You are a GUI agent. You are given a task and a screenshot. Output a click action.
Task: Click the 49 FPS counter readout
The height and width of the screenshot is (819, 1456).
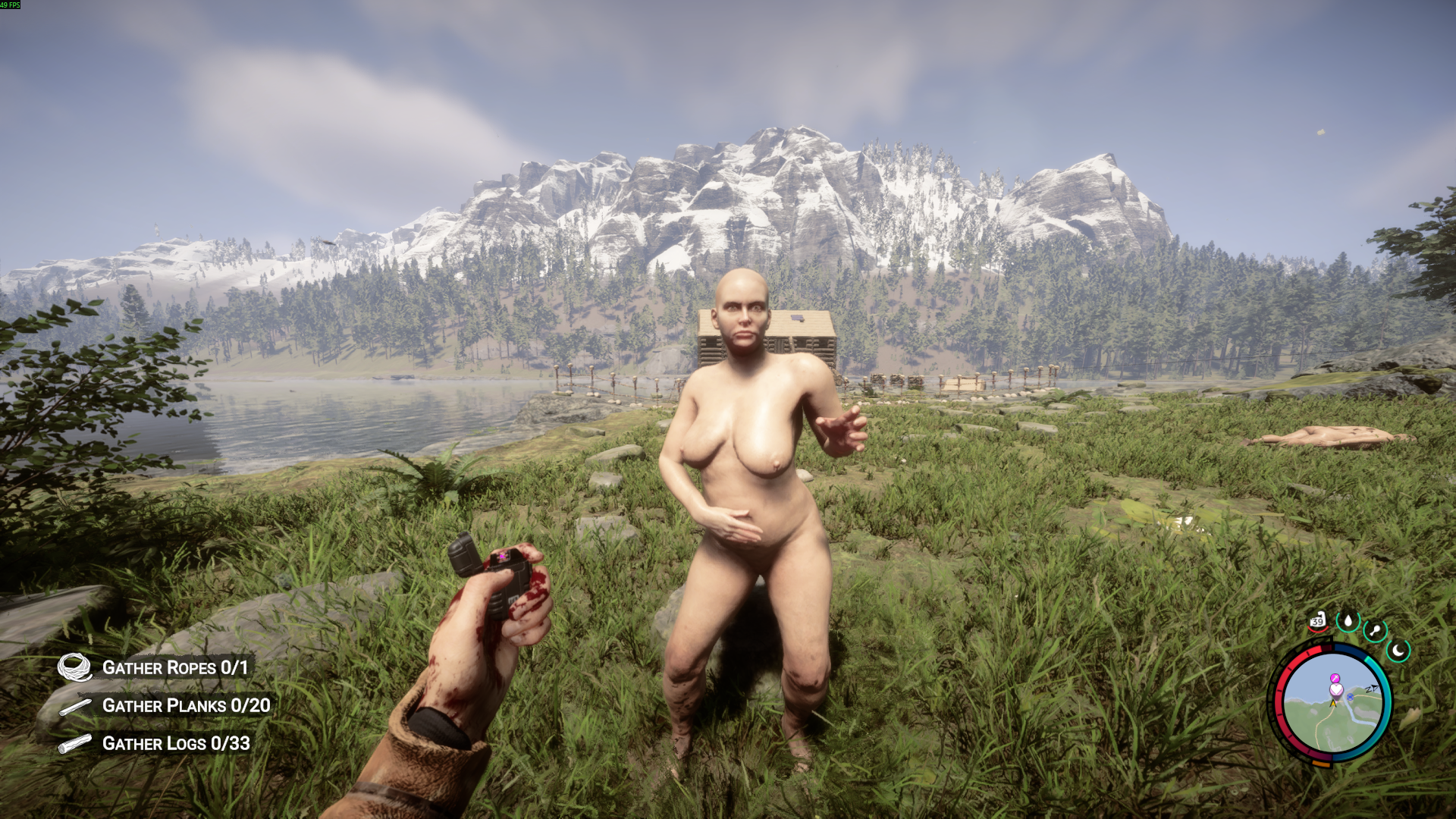(x=11, y=5)
